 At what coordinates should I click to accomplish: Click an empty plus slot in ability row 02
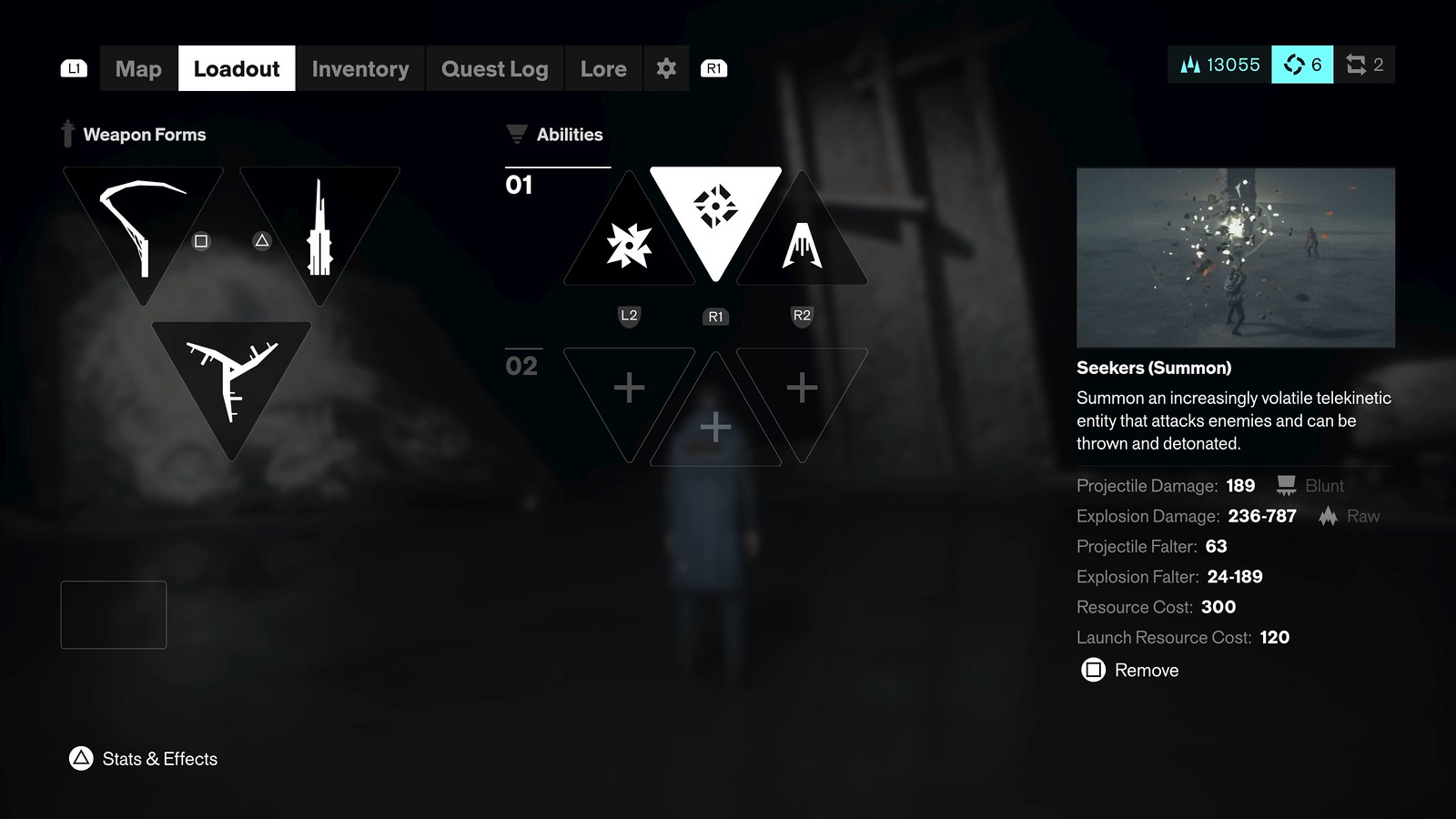(628, 387)
